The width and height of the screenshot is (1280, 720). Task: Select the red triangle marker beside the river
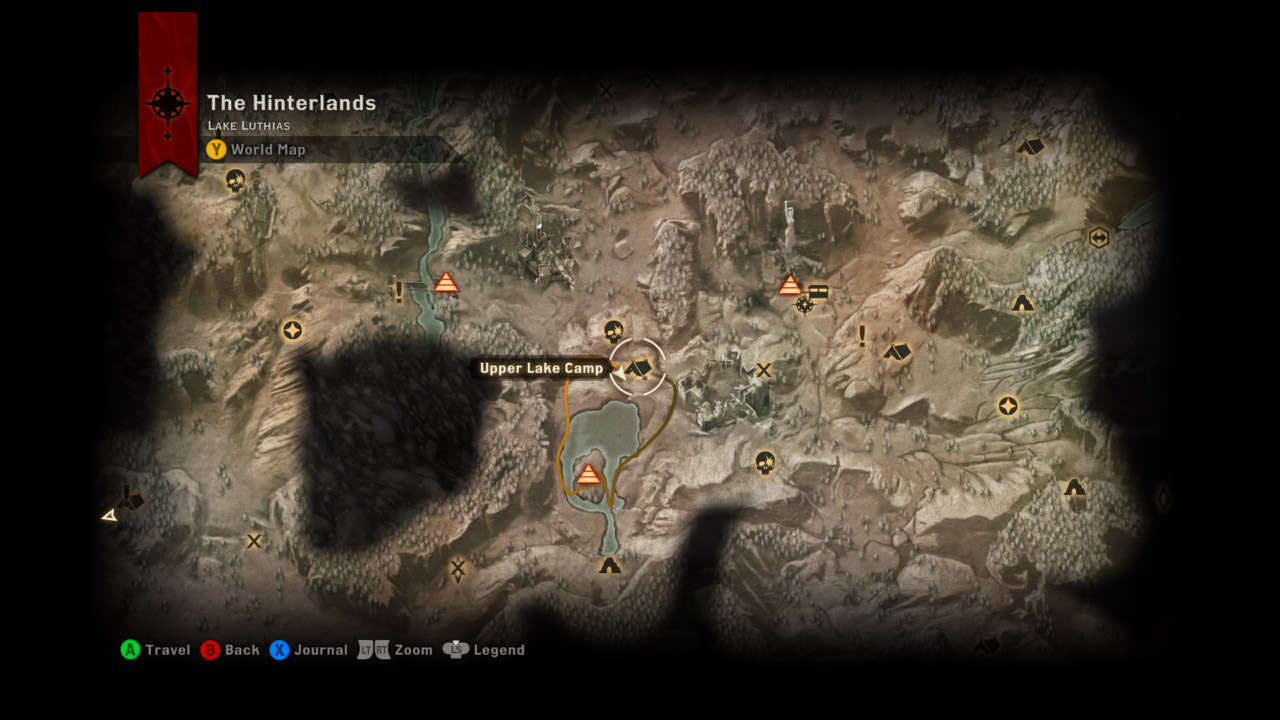pyautogui.click(x=446, y=283)
